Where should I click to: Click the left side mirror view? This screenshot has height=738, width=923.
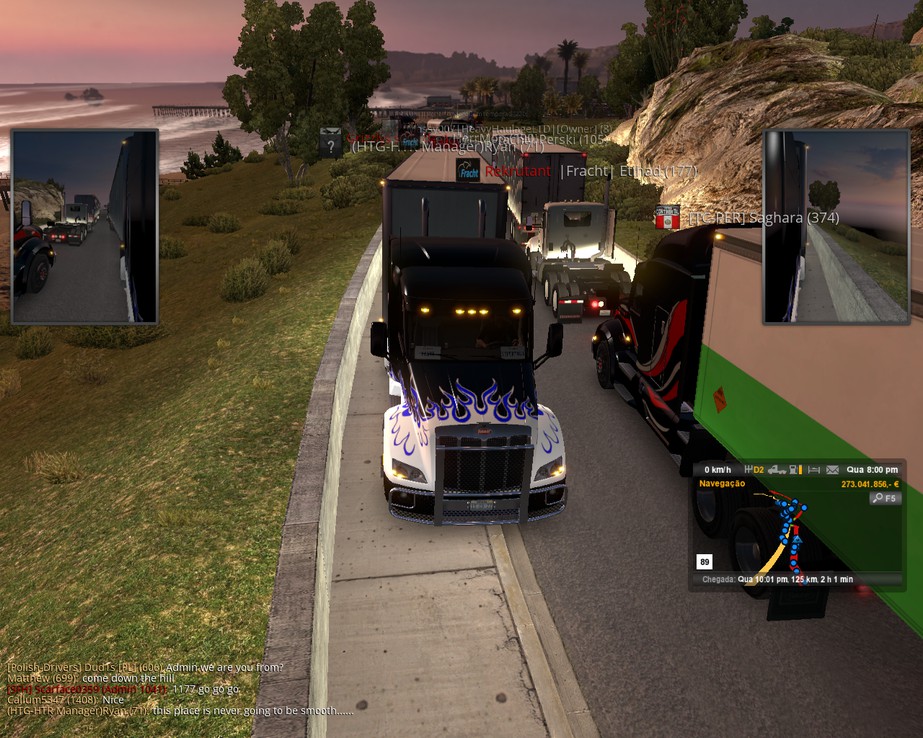(85, 227)
